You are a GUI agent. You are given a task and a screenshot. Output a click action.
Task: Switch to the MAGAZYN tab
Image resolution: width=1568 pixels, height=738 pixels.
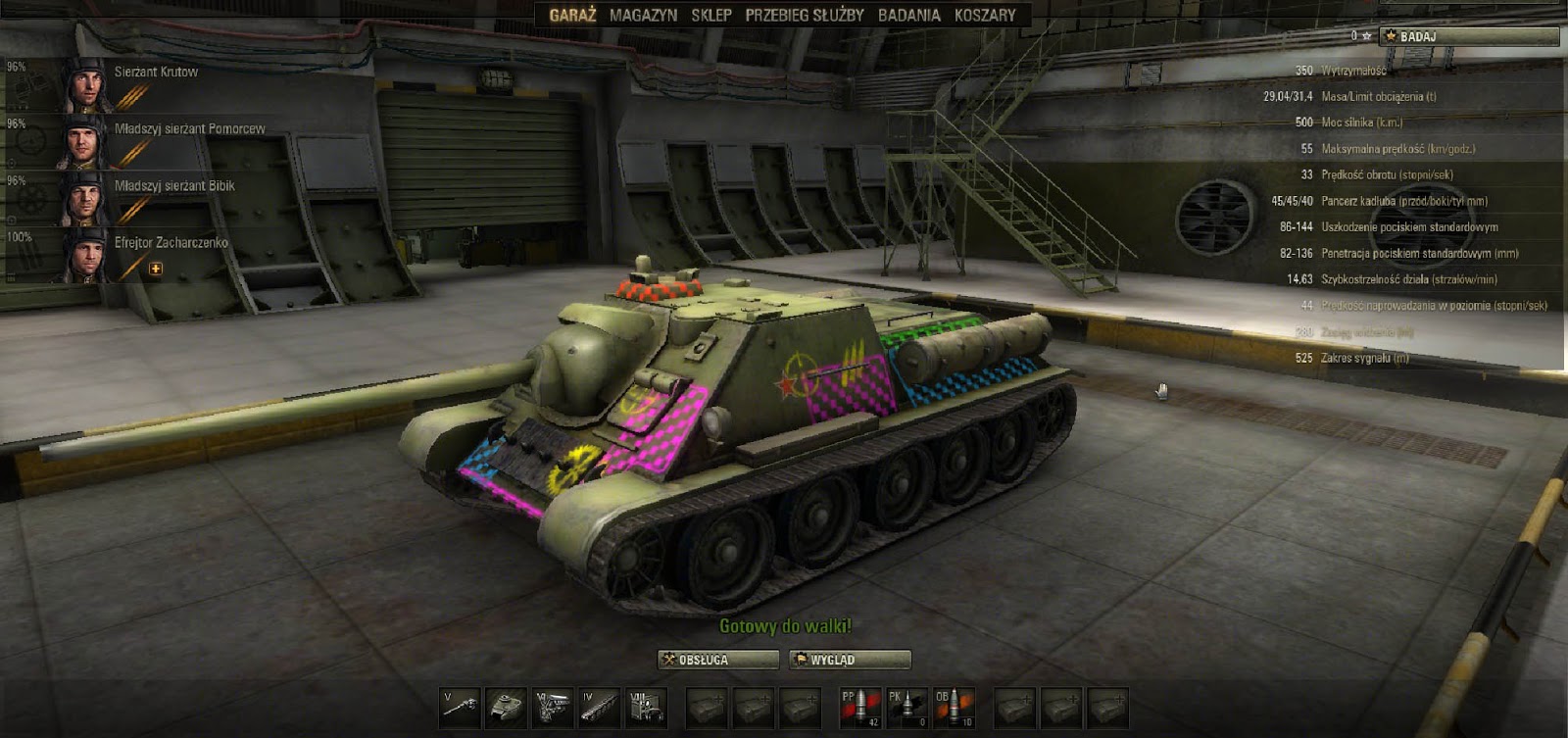point(642,15)
